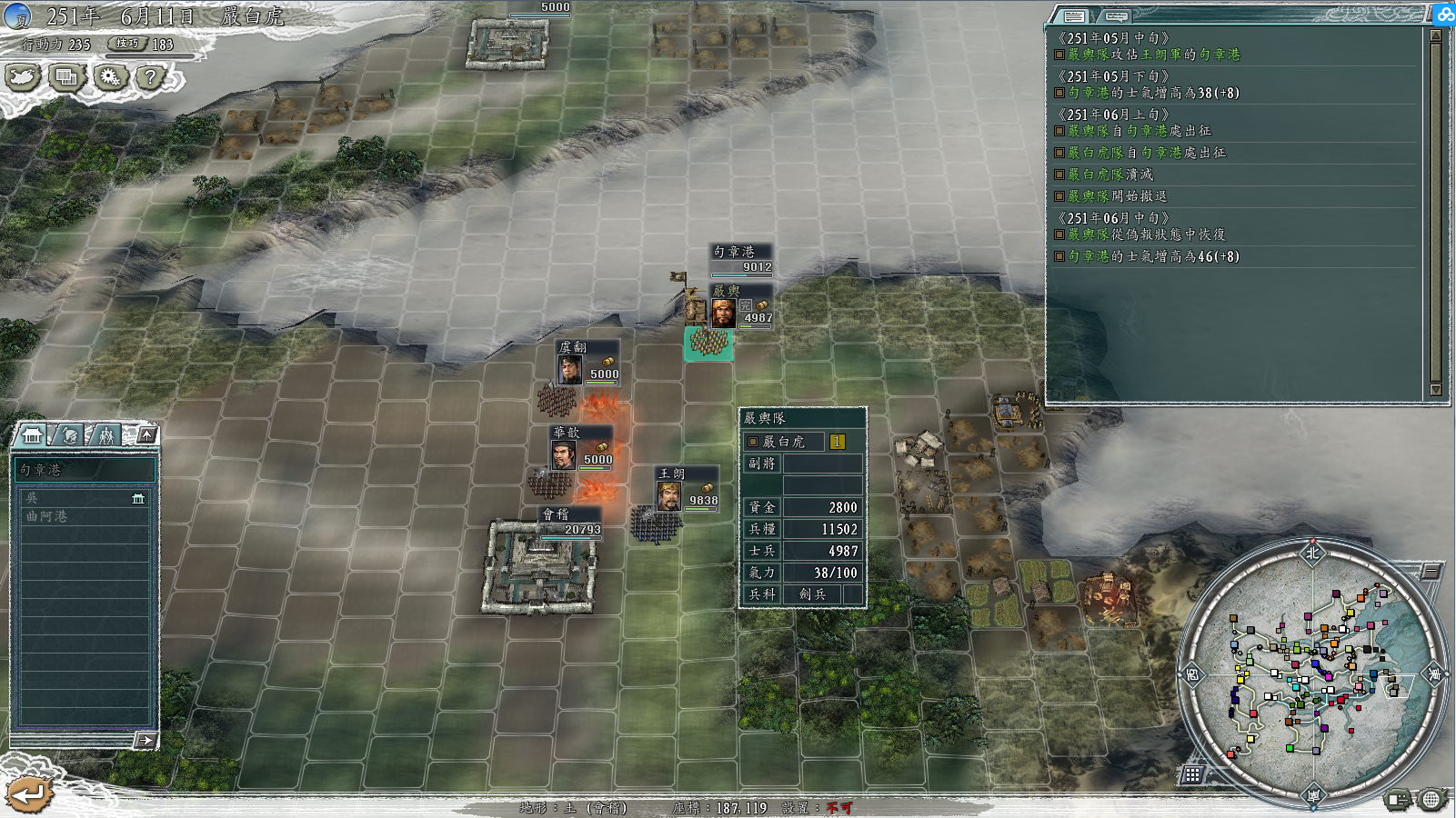This screenshot has width=1456, height=818.
Task: Click the globe icon at bottom right
Action: coord(1431,799)
